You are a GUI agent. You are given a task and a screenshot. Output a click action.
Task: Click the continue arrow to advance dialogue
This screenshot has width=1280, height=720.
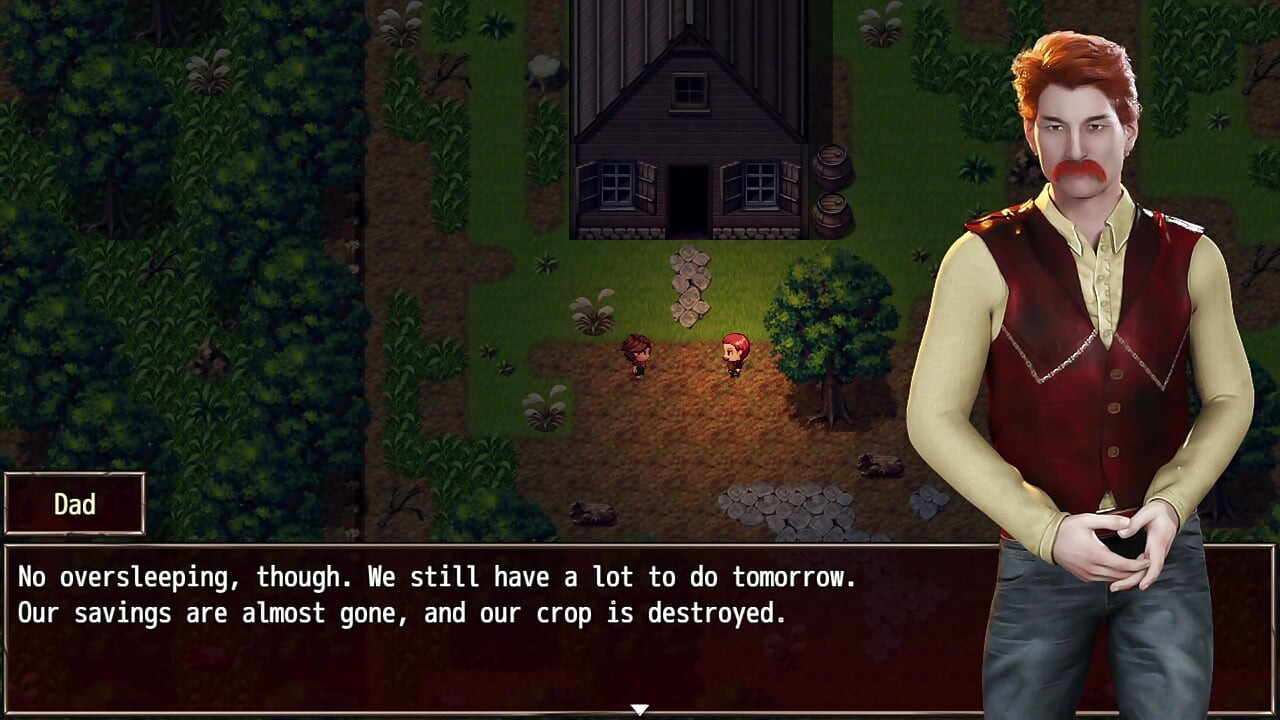[x=637, y=707]
